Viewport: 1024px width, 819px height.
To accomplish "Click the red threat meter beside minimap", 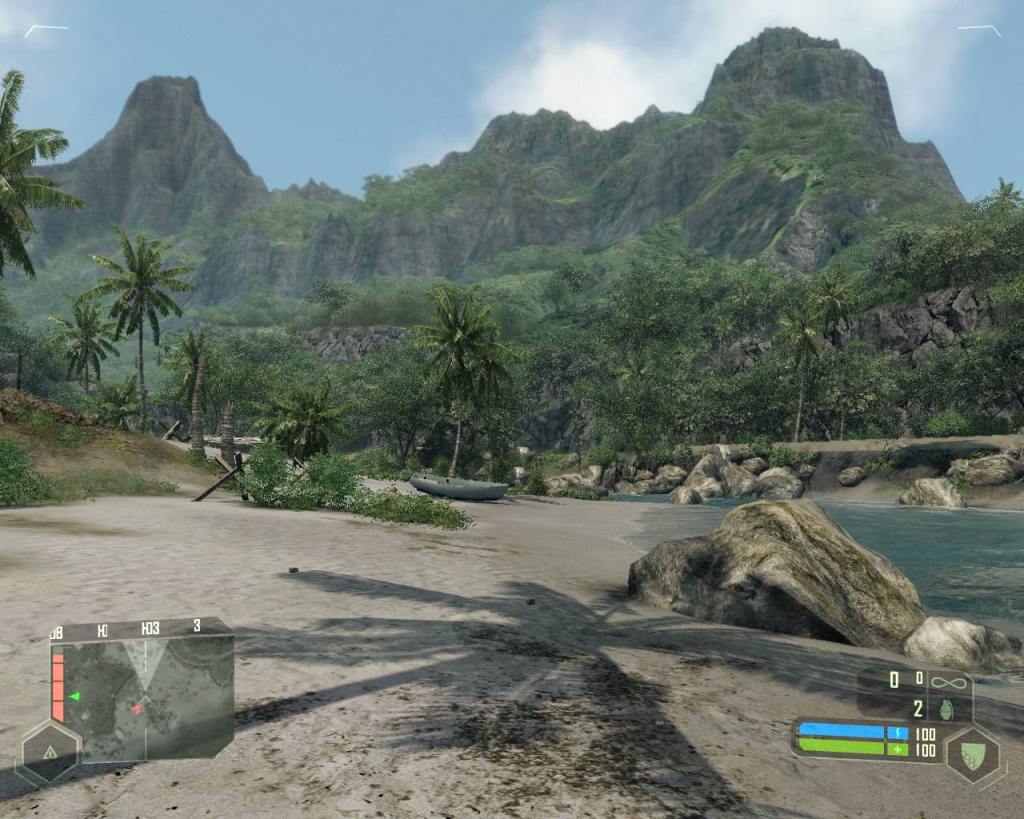I will point(58,686).
